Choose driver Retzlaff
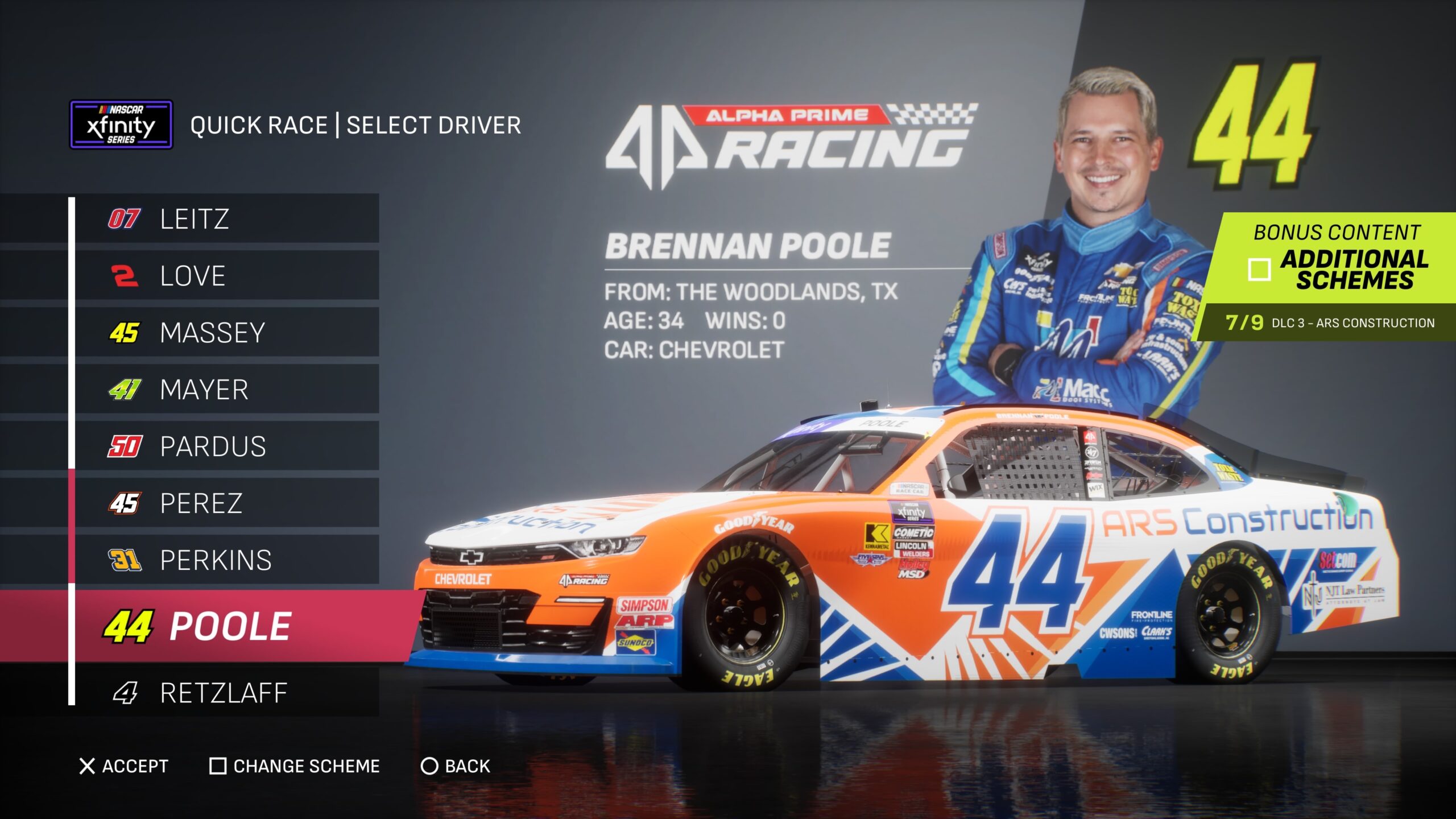This screenshot has width=1456, height=819. (226, 692)
